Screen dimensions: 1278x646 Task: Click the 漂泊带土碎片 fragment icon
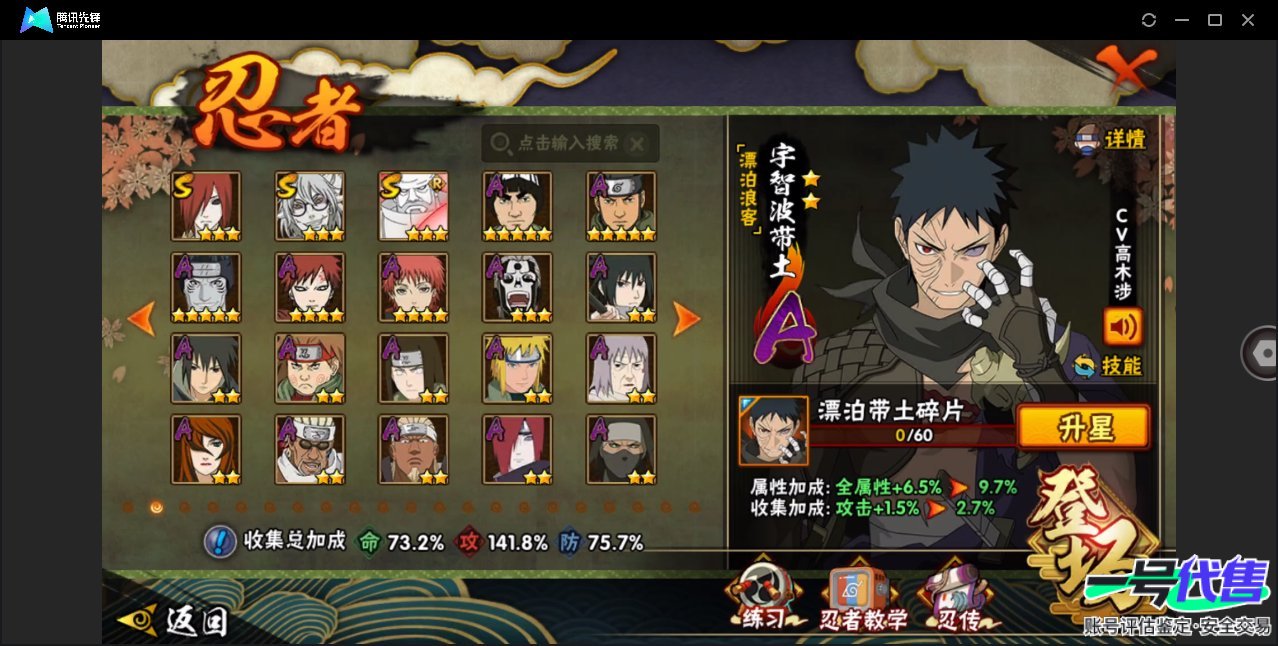(x=773, y=430)
